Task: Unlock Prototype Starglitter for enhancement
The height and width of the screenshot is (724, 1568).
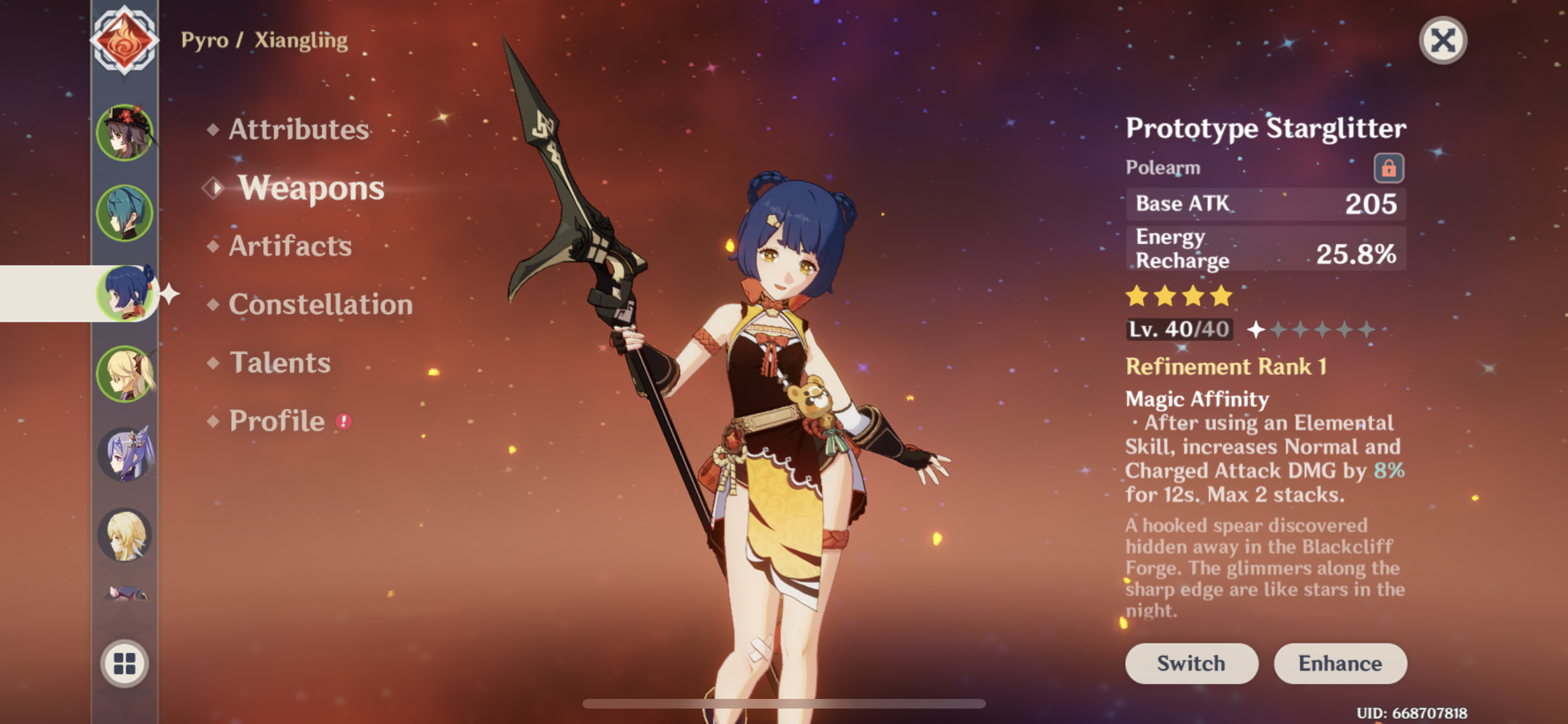Action: [1388, 167]
